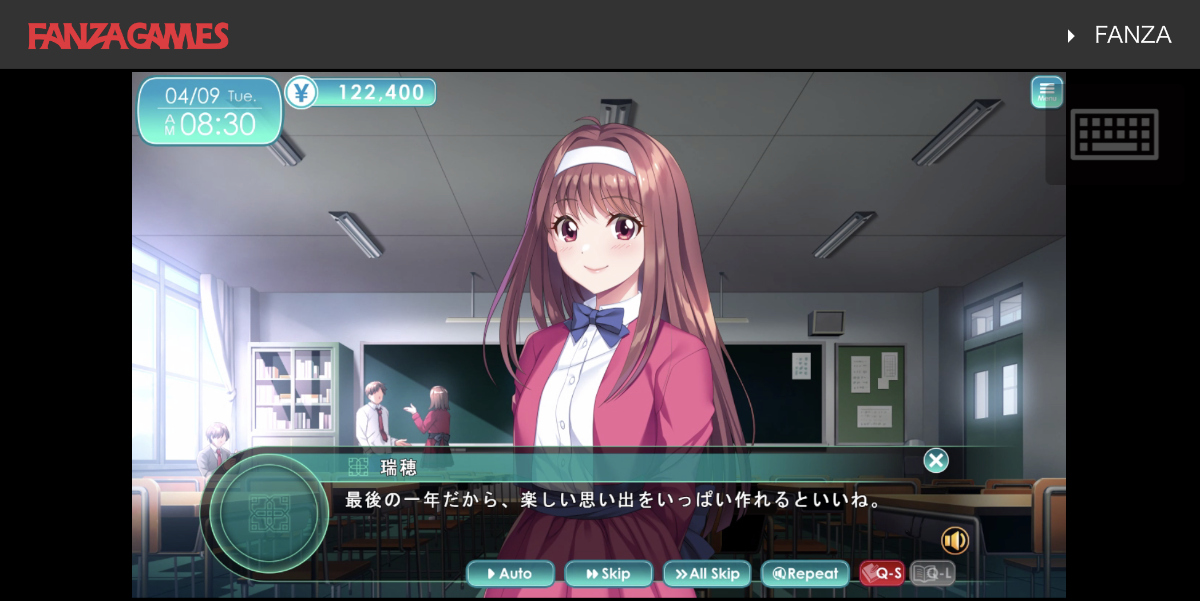
Task: Click the Skip button
Action: click(608, 574)
